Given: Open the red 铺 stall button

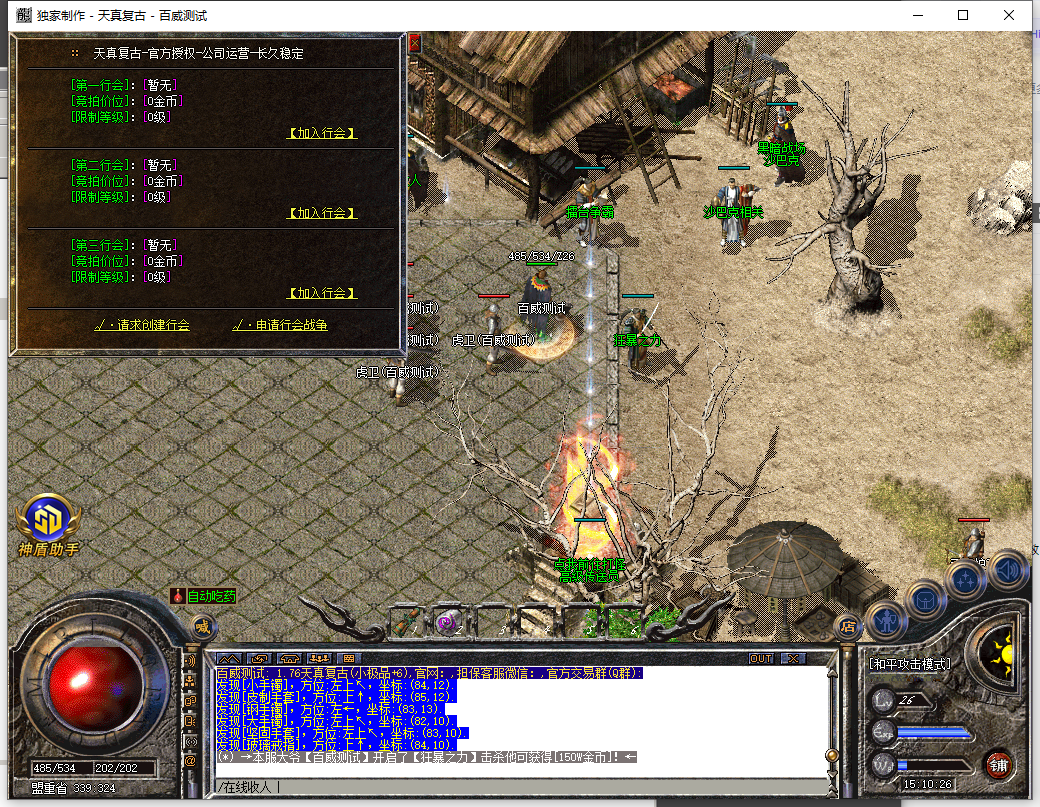Looking at the screenshot, I should point(997,766).
